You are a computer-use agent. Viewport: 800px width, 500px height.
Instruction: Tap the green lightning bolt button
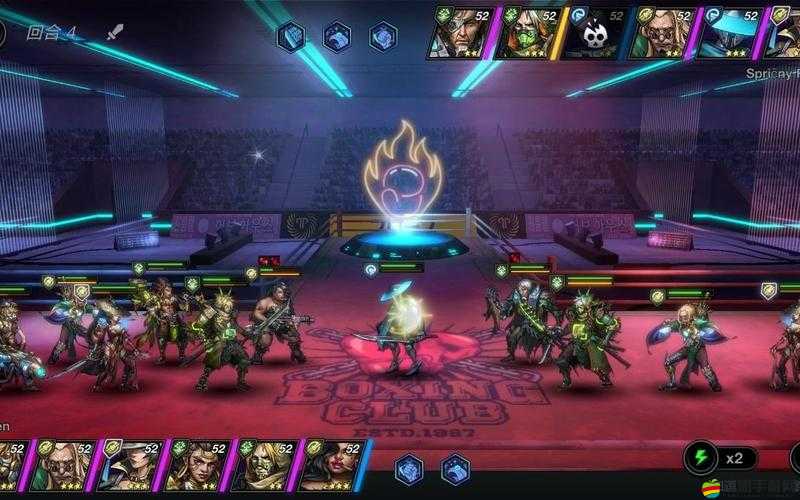coord(701,459)
